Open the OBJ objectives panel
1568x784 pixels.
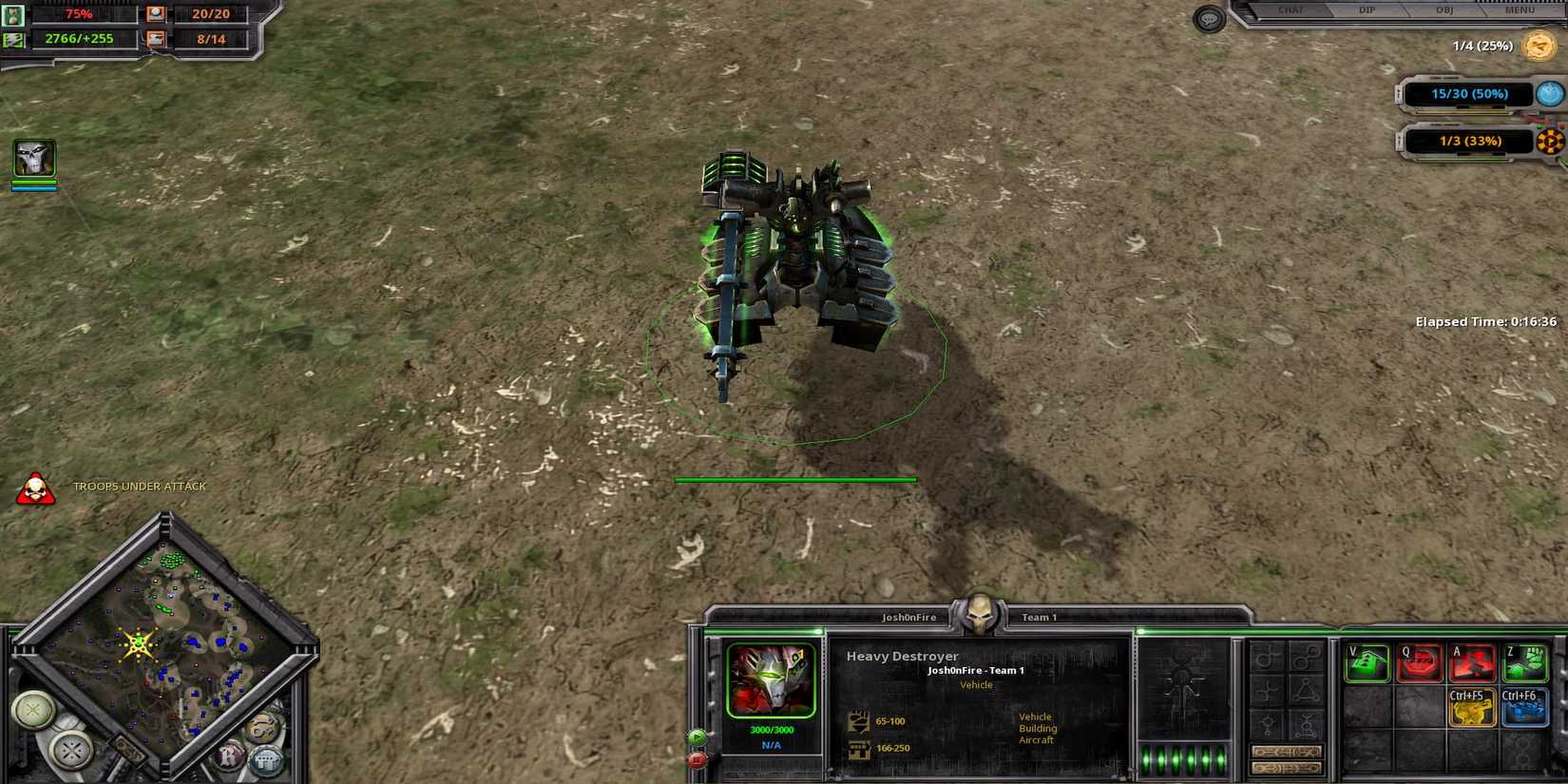coord(1443,10)
